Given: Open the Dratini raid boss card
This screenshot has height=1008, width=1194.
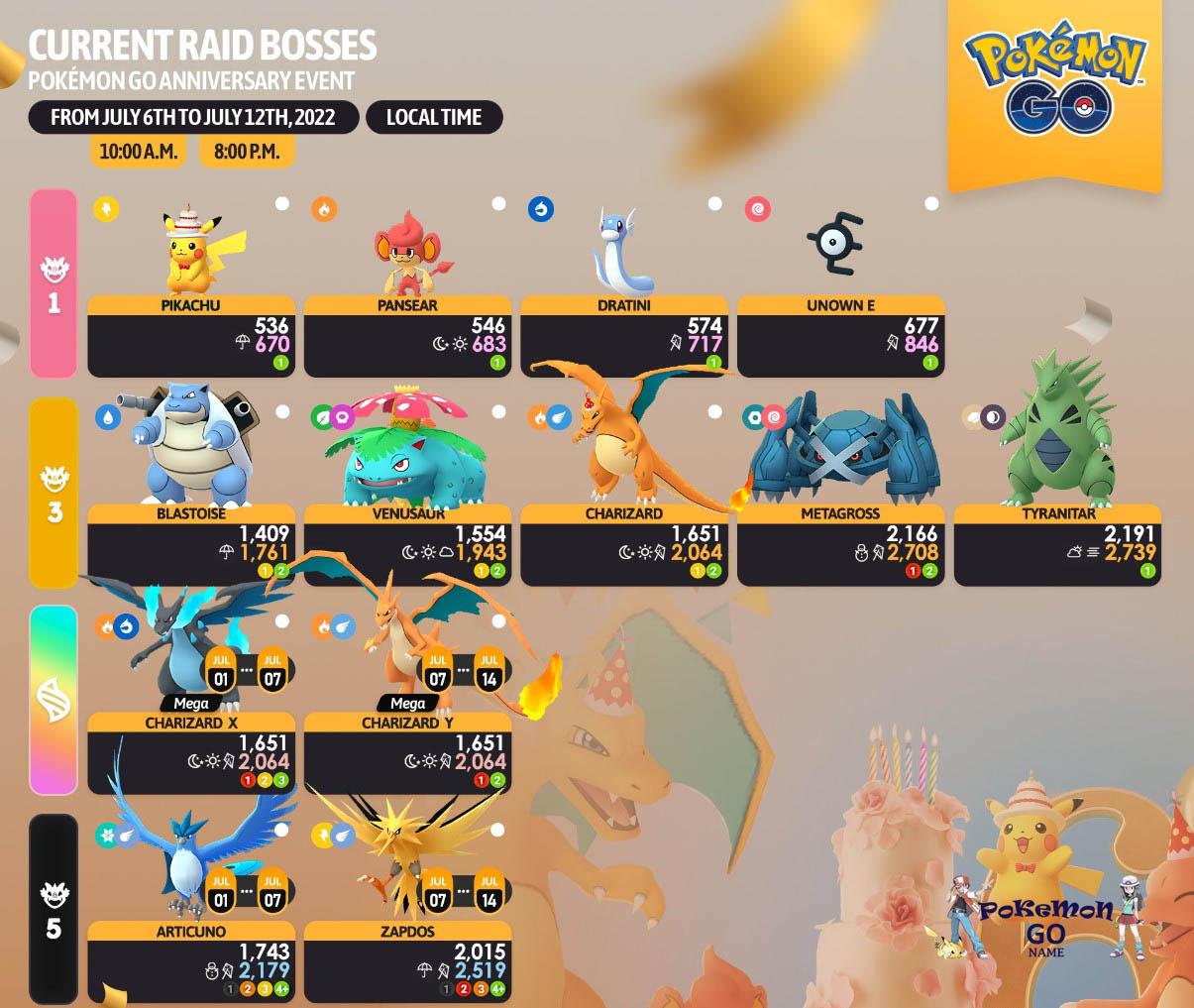Looking at the screenshot, I should pos(623,336).
